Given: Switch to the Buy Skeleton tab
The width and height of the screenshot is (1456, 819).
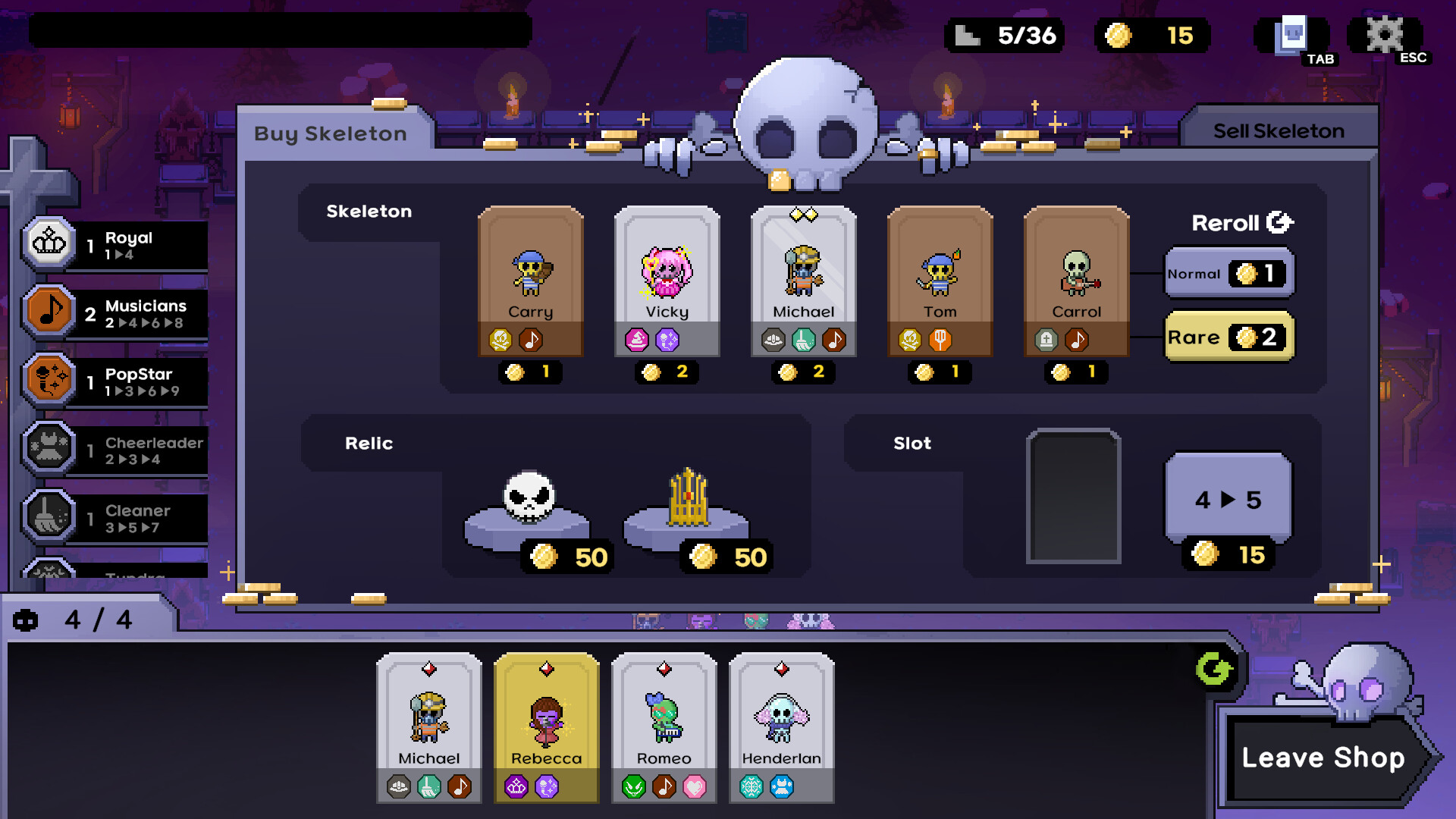Looking at the screenshot, I should click(331, 133).
